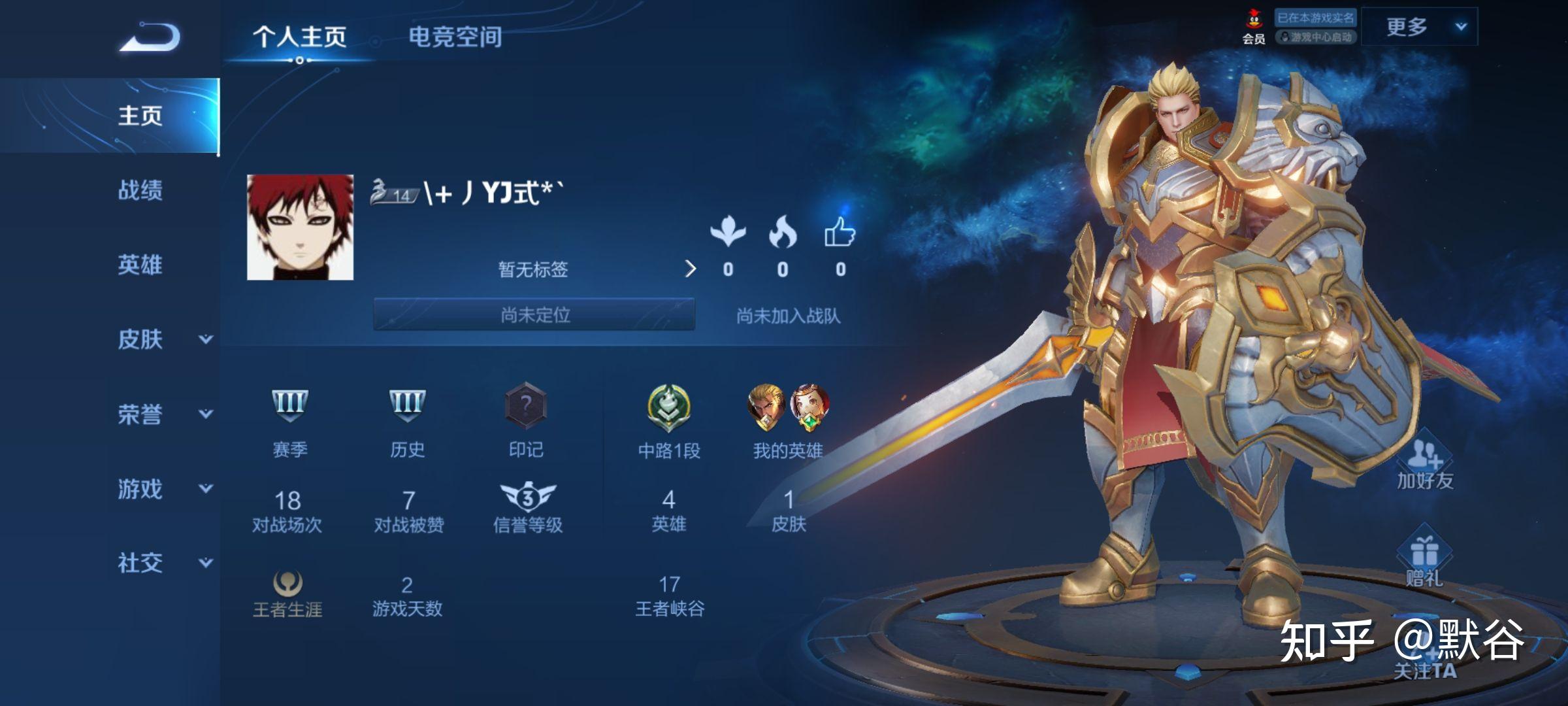Switch to the 电竞空间 tab

click(455, 38)
